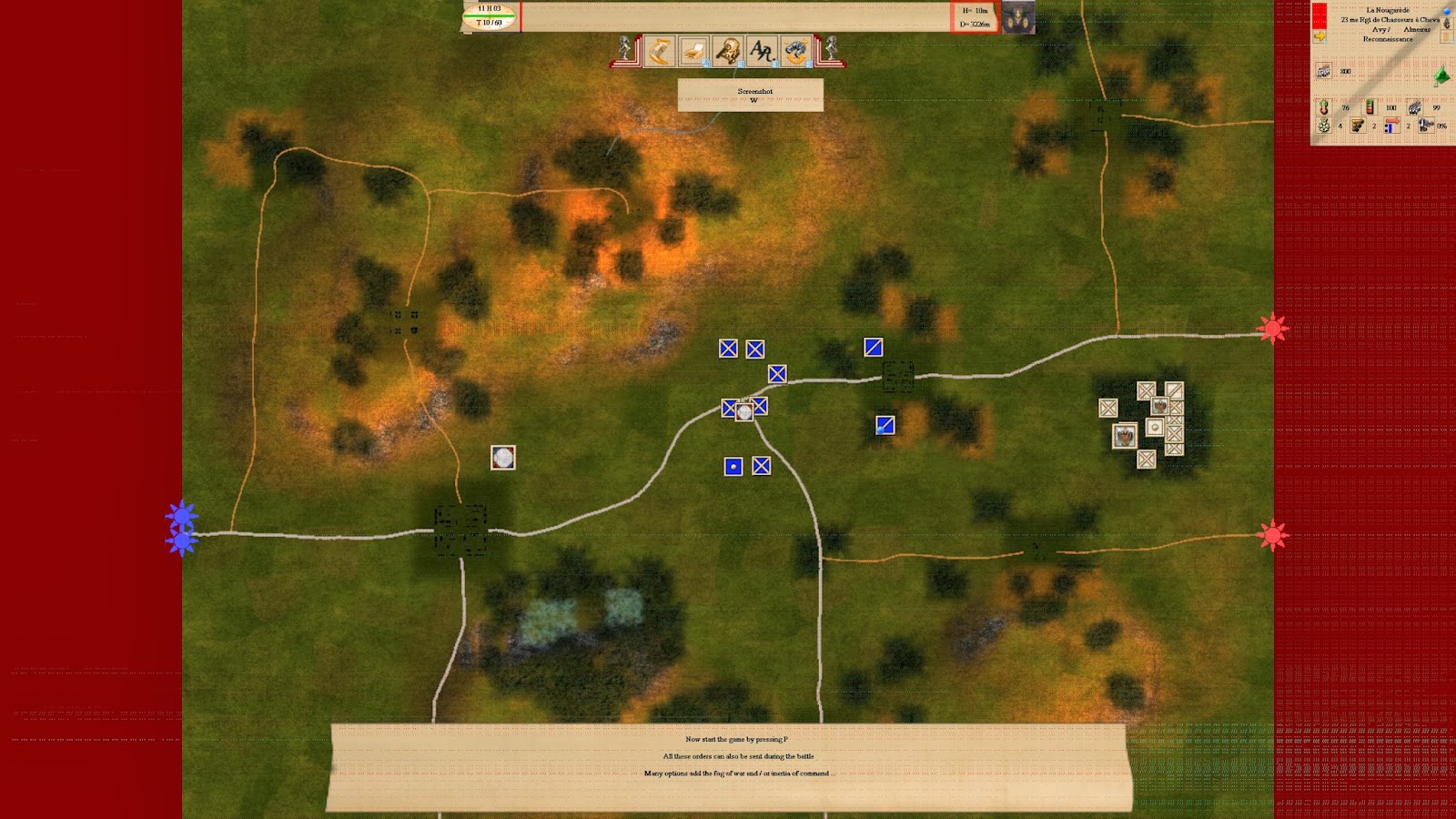Click the green flag icon in the unit panel

click(x=1442, y=76)
